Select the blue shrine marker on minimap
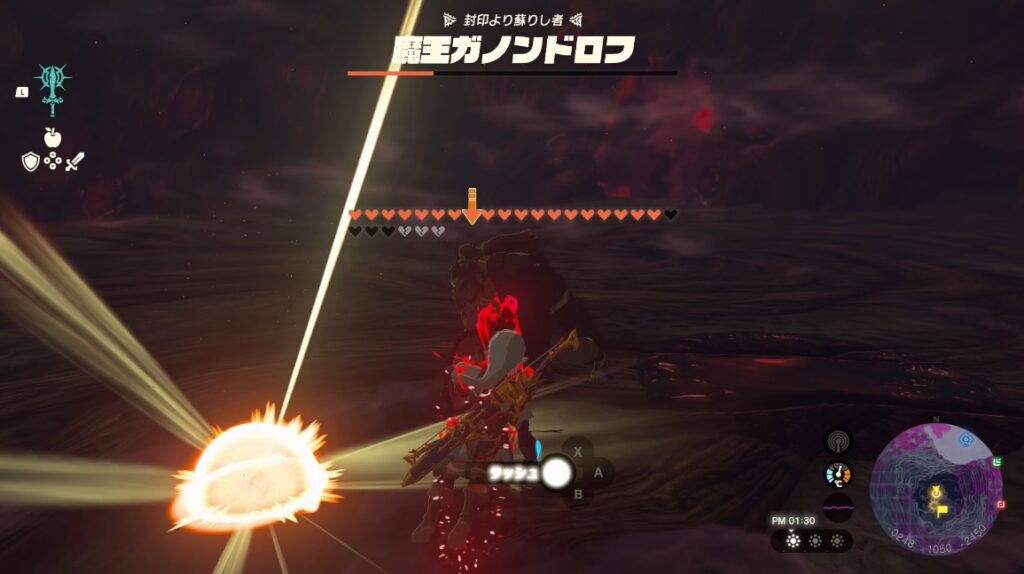The height and width of the screenshot is (574, 1024). click(966, 440)
